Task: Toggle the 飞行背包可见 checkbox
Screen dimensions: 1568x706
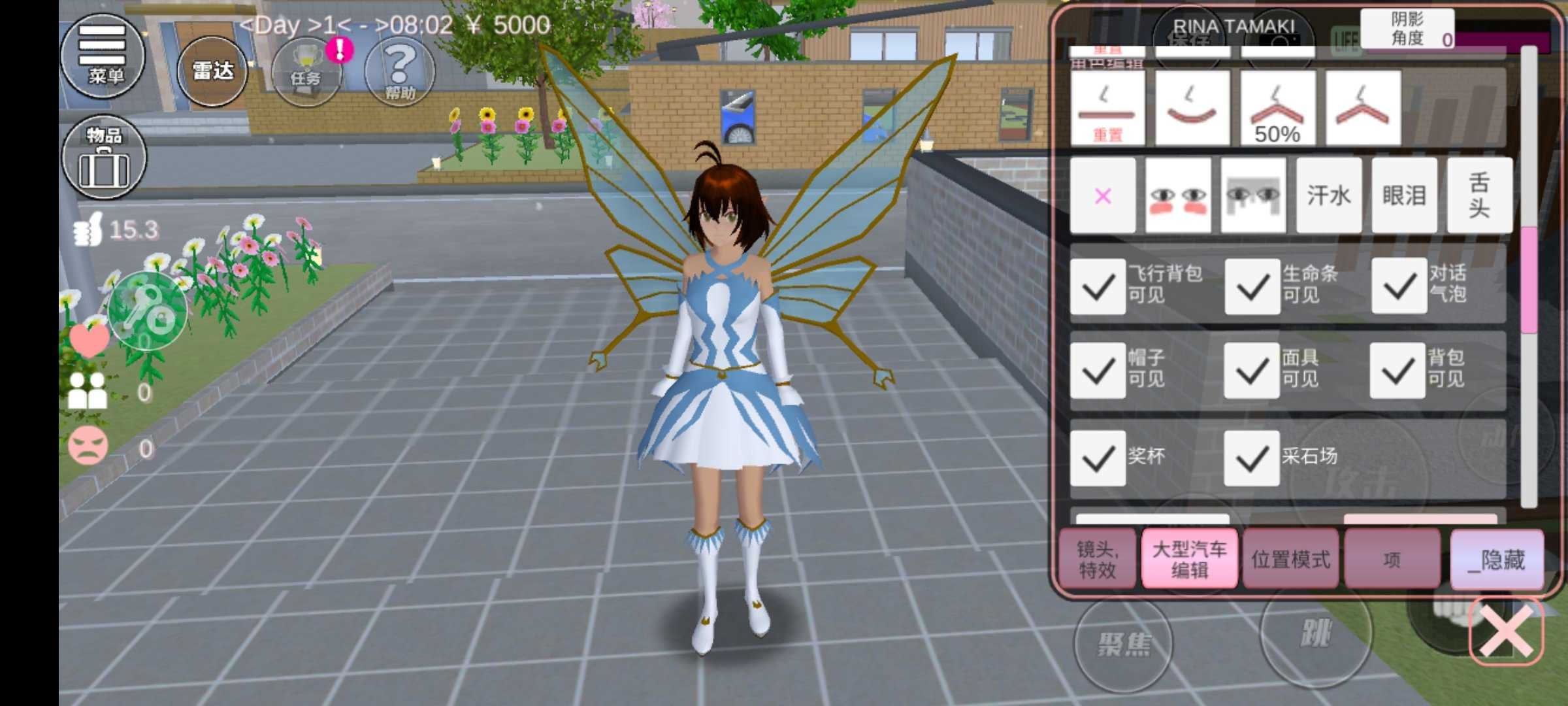Action: [1098, 286]
